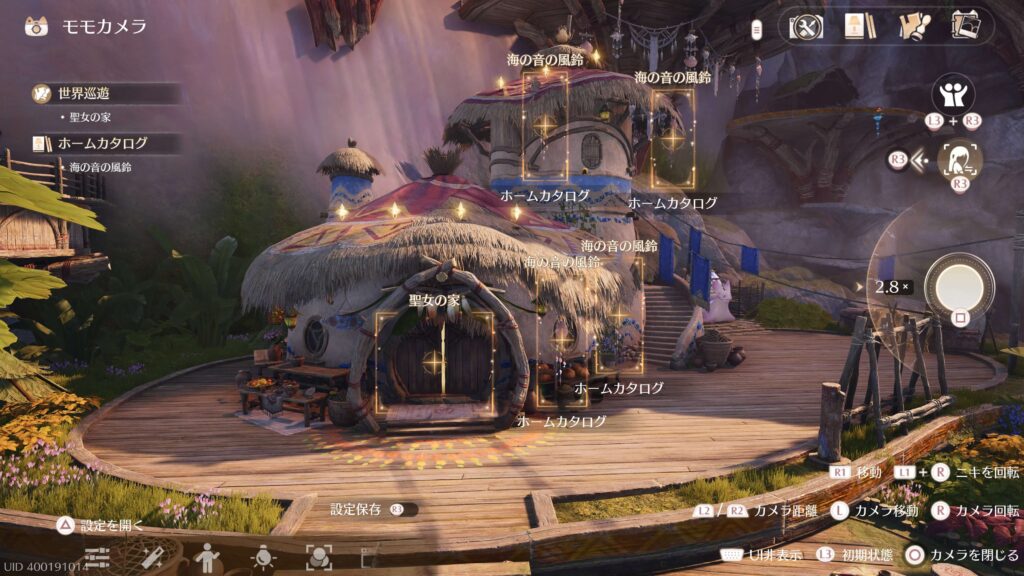Open the sliders camera settings icon
This screenshot has width=1024, height=576.
click(x=97, y=556)
